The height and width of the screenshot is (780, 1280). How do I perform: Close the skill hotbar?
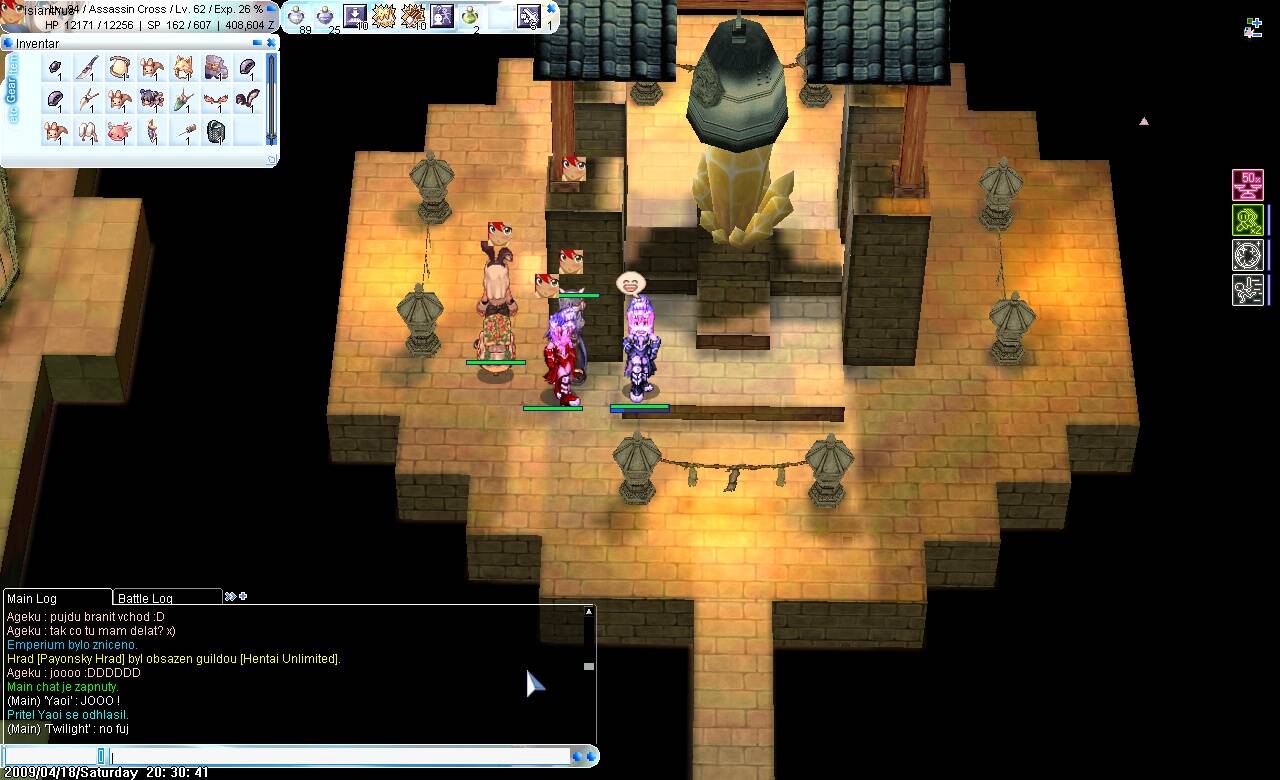point(551,8)
